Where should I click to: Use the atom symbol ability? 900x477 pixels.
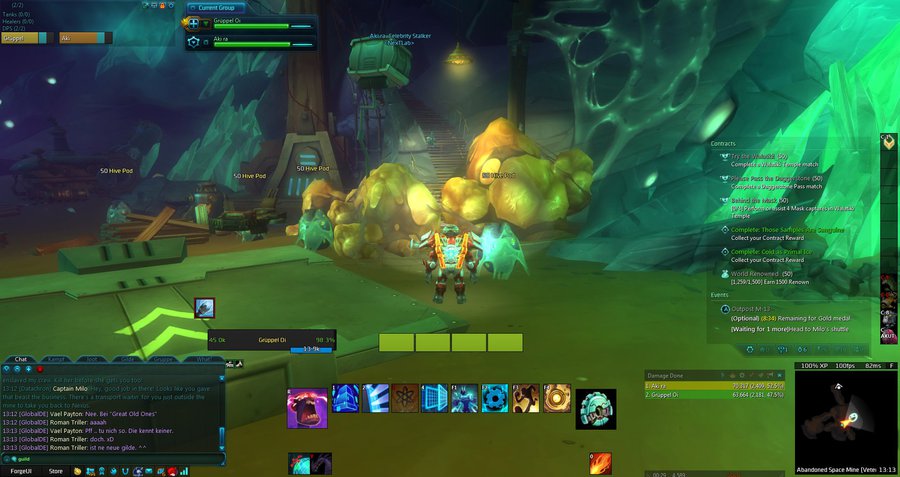tap(405, 398)
